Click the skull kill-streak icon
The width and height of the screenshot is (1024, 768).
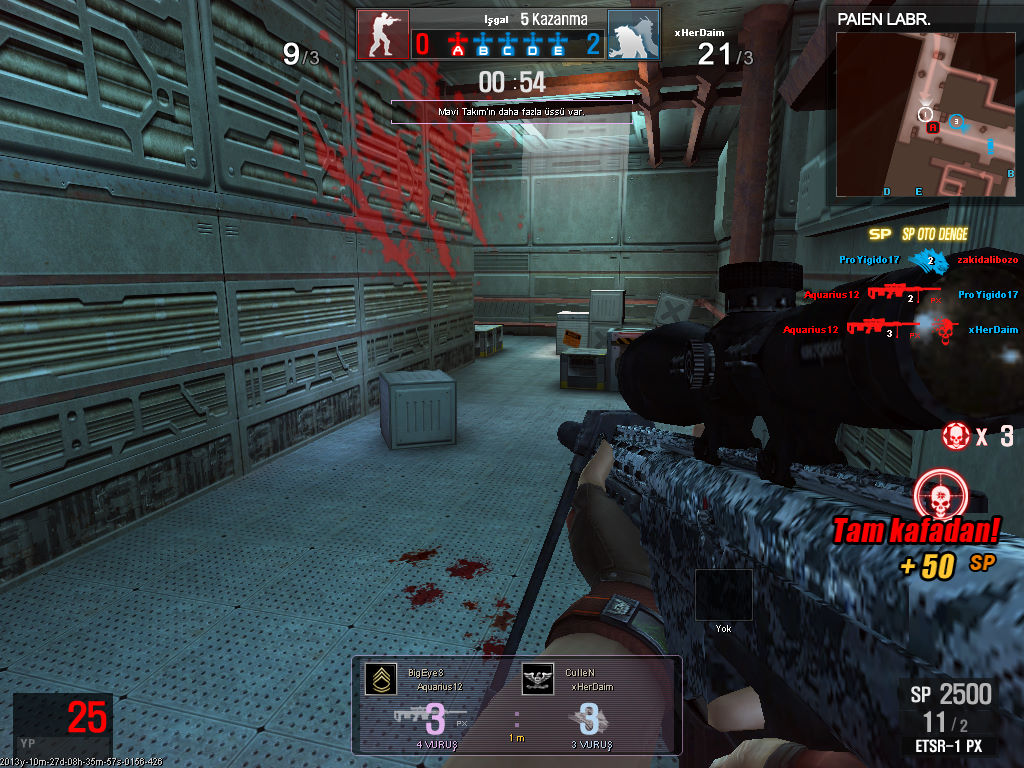click(956, 436)
